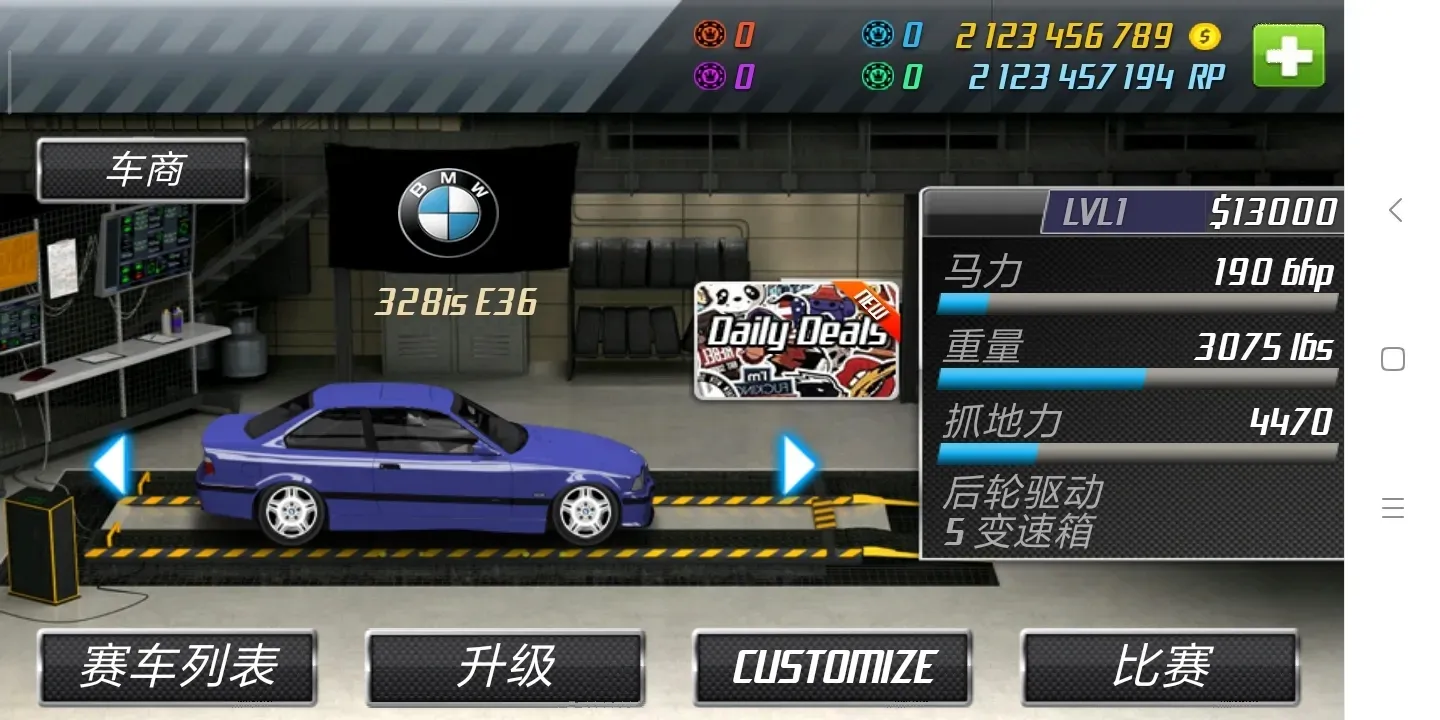Tap the BMW logo banner

pos(450,210)
